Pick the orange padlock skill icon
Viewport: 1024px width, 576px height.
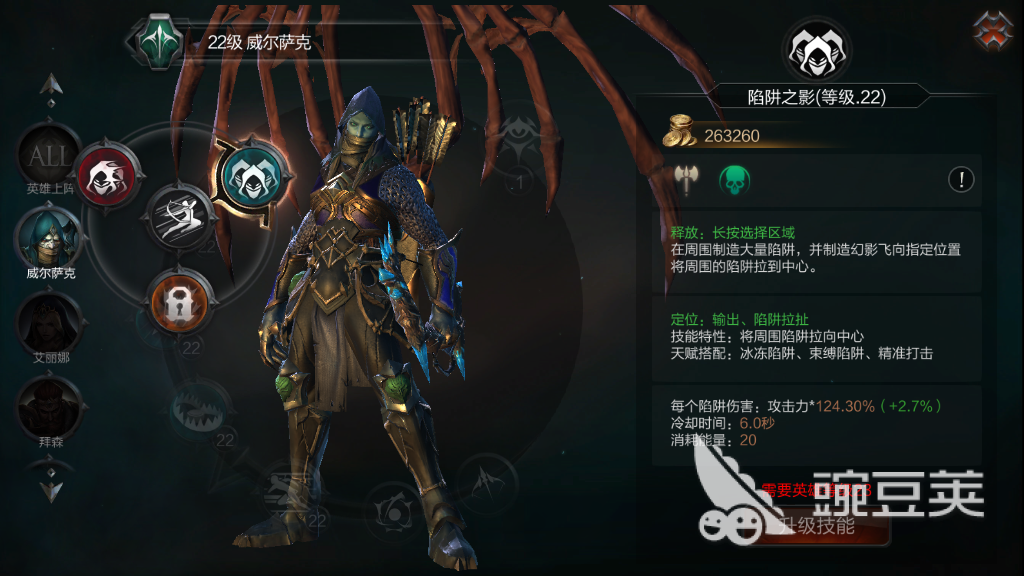click(180, 302)
